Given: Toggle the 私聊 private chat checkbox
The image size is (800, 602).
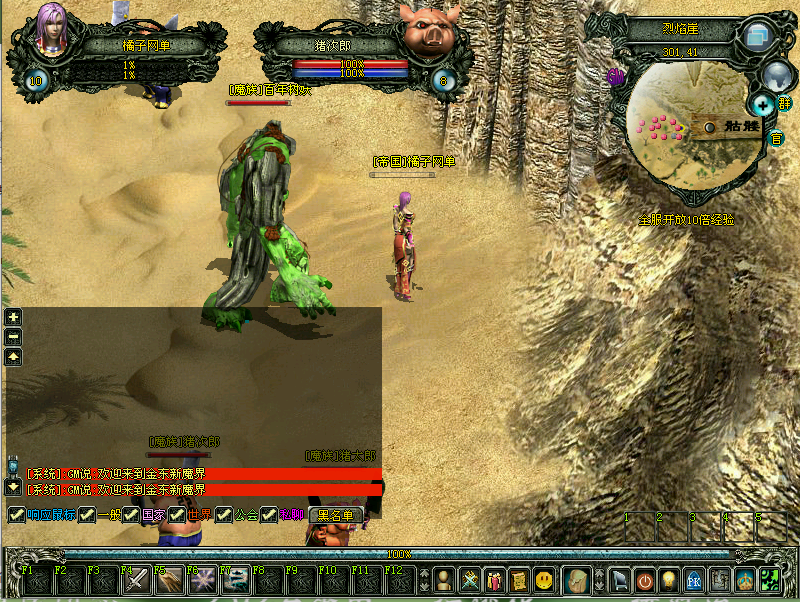Looking at the screenshot, I should tap(269, 515).
